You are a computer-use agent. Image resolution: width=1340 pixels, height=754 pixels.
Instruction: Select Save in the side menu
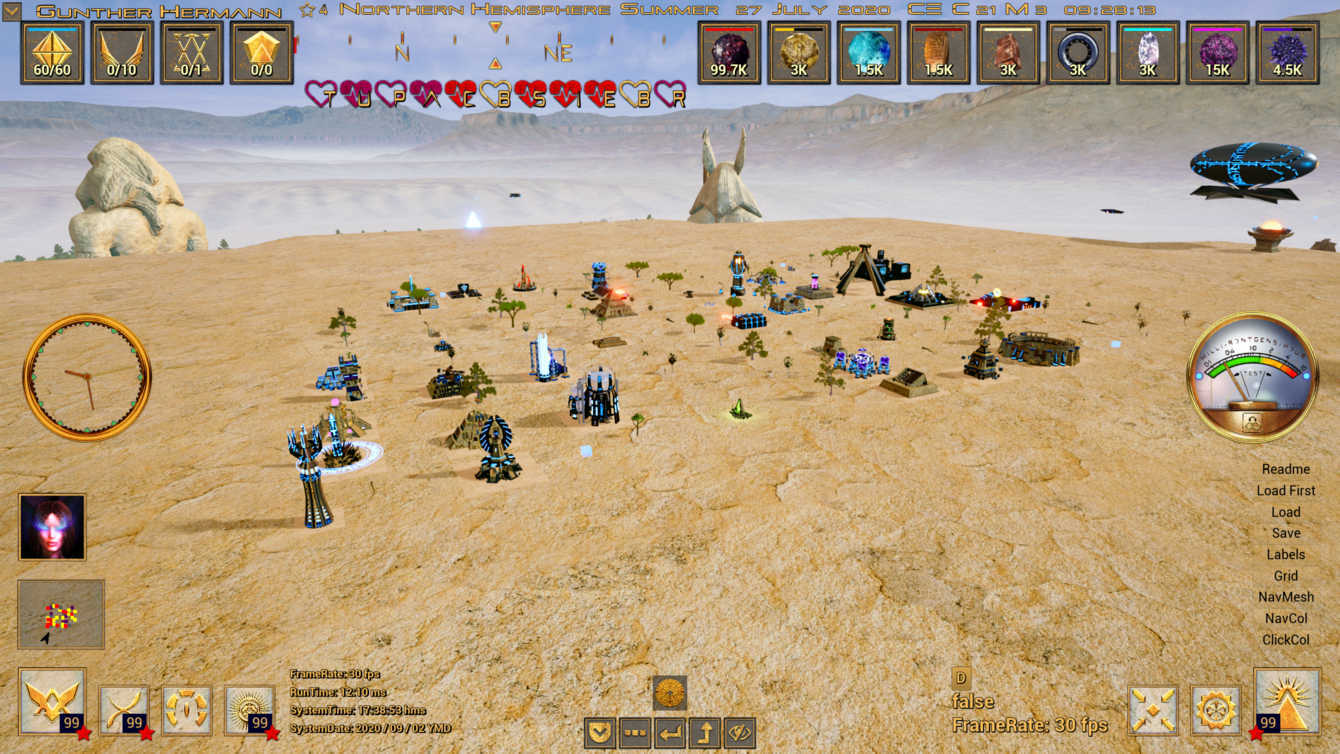tap(1285, 533)
